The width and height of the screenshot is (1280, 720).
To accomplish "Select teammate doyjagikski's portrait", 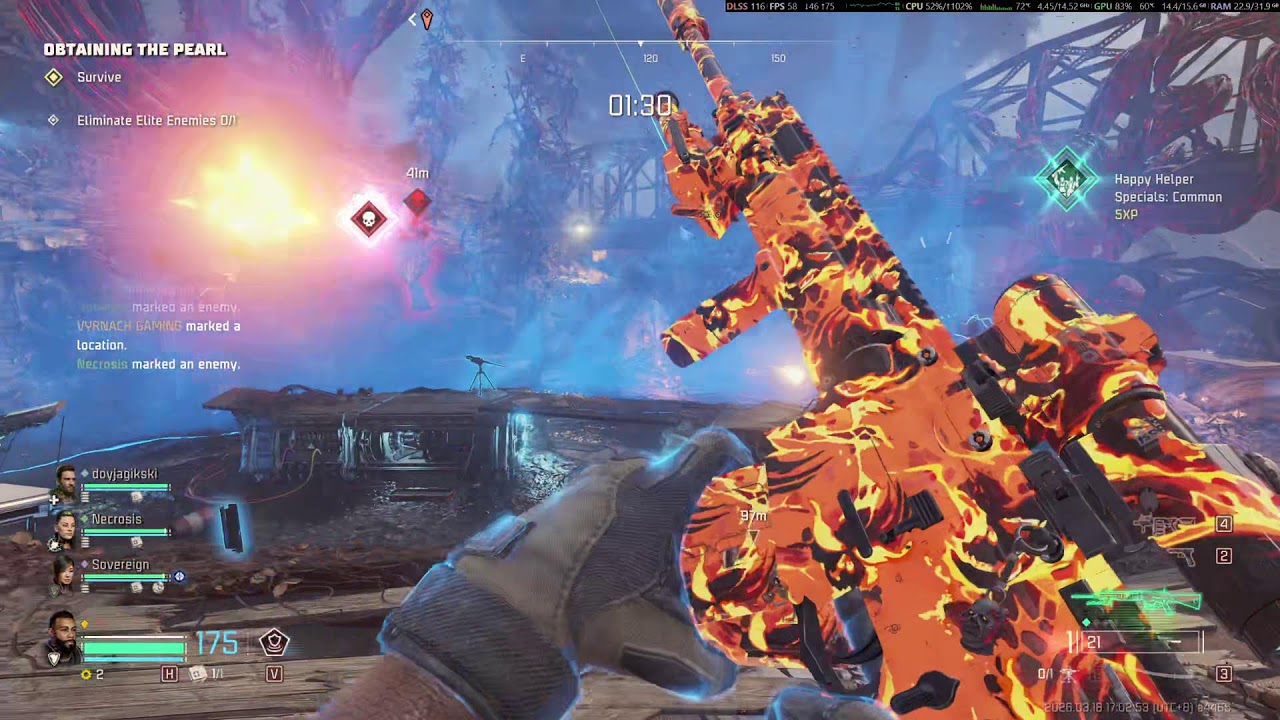I will coord(66,481).
